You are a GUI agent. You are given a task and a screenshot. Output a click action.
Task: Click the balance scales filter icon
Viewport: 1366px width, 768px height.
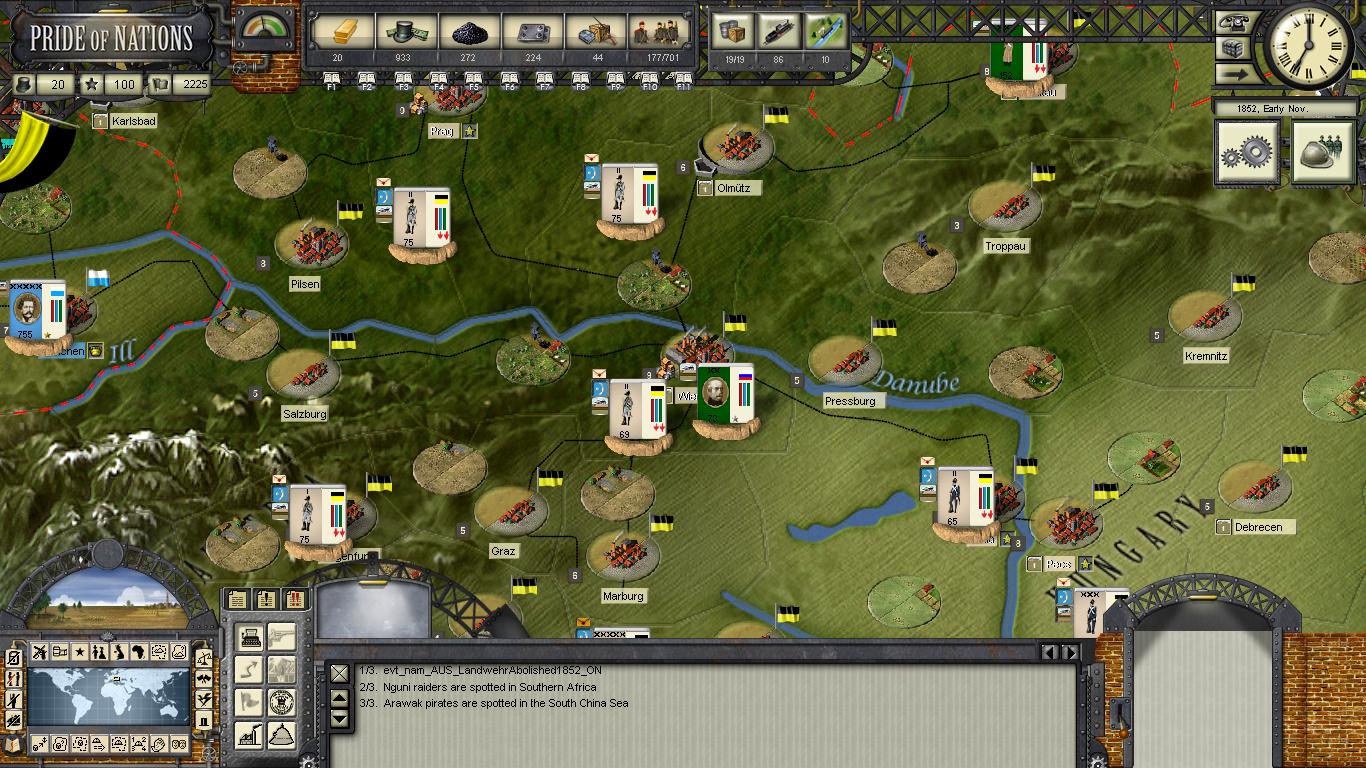(x=204, y=660)
